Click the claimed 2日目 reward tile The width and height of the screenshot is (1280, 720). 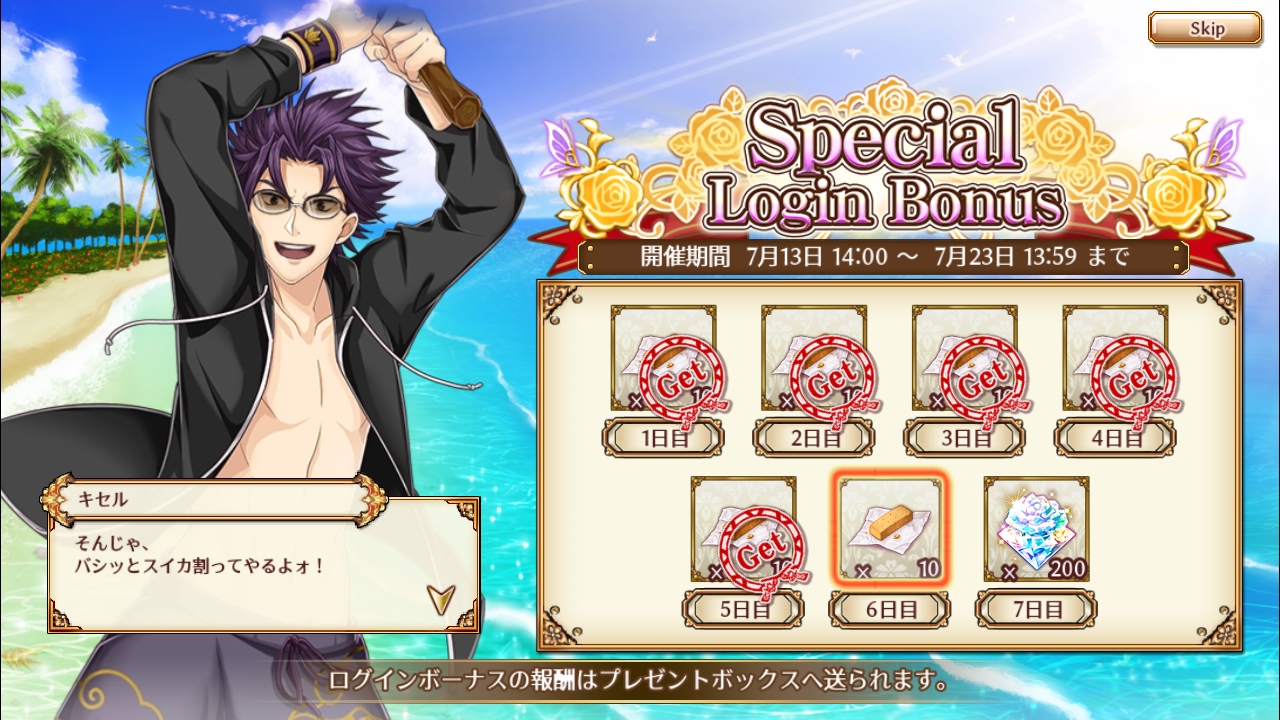point(814,359)
